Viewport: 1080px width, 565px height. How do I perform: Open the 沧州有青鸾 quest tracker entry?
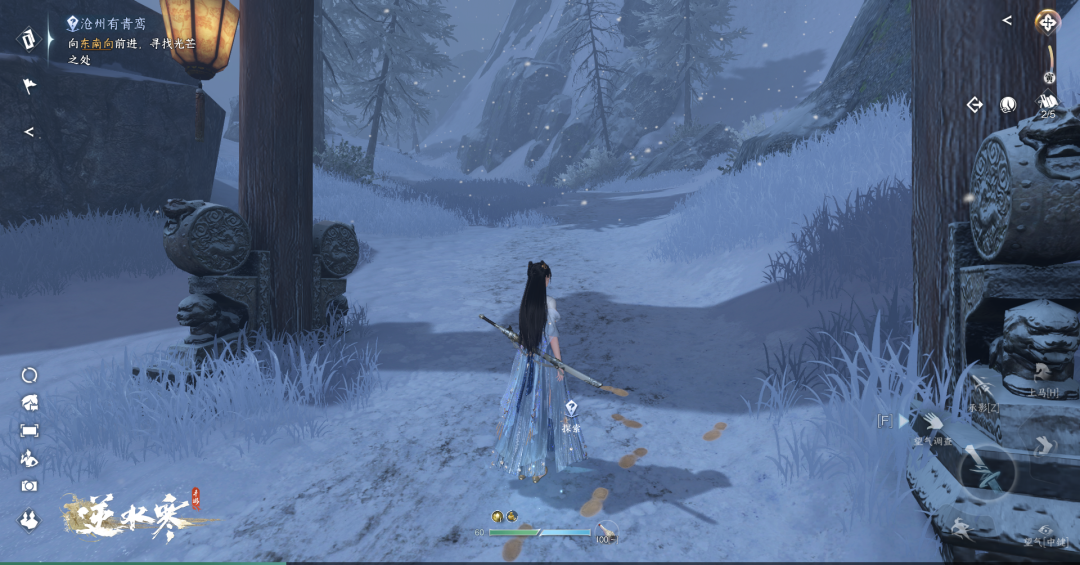pyautogui.click(x=112, y=22)
